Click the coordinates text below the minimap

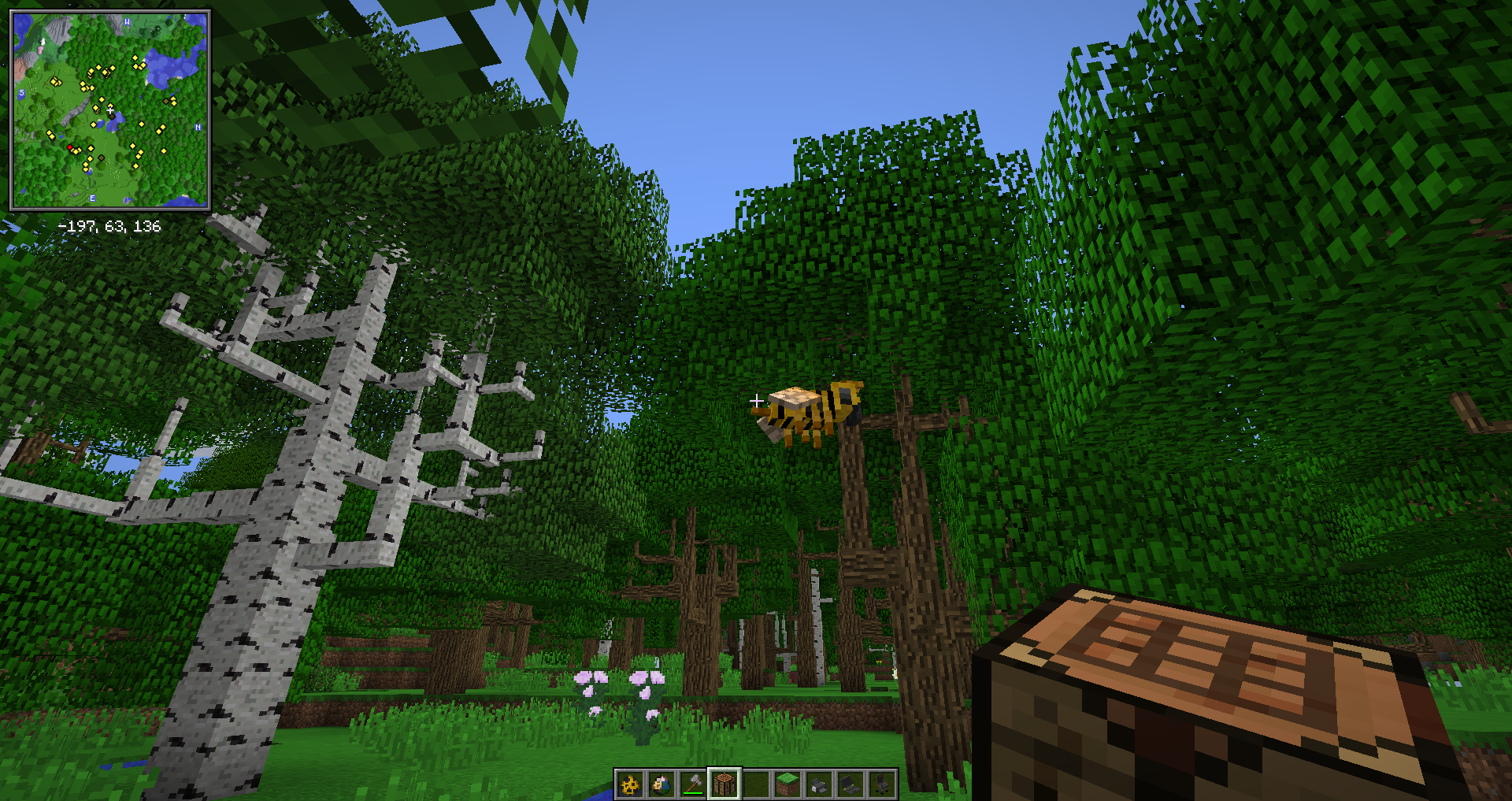point(109,225)
